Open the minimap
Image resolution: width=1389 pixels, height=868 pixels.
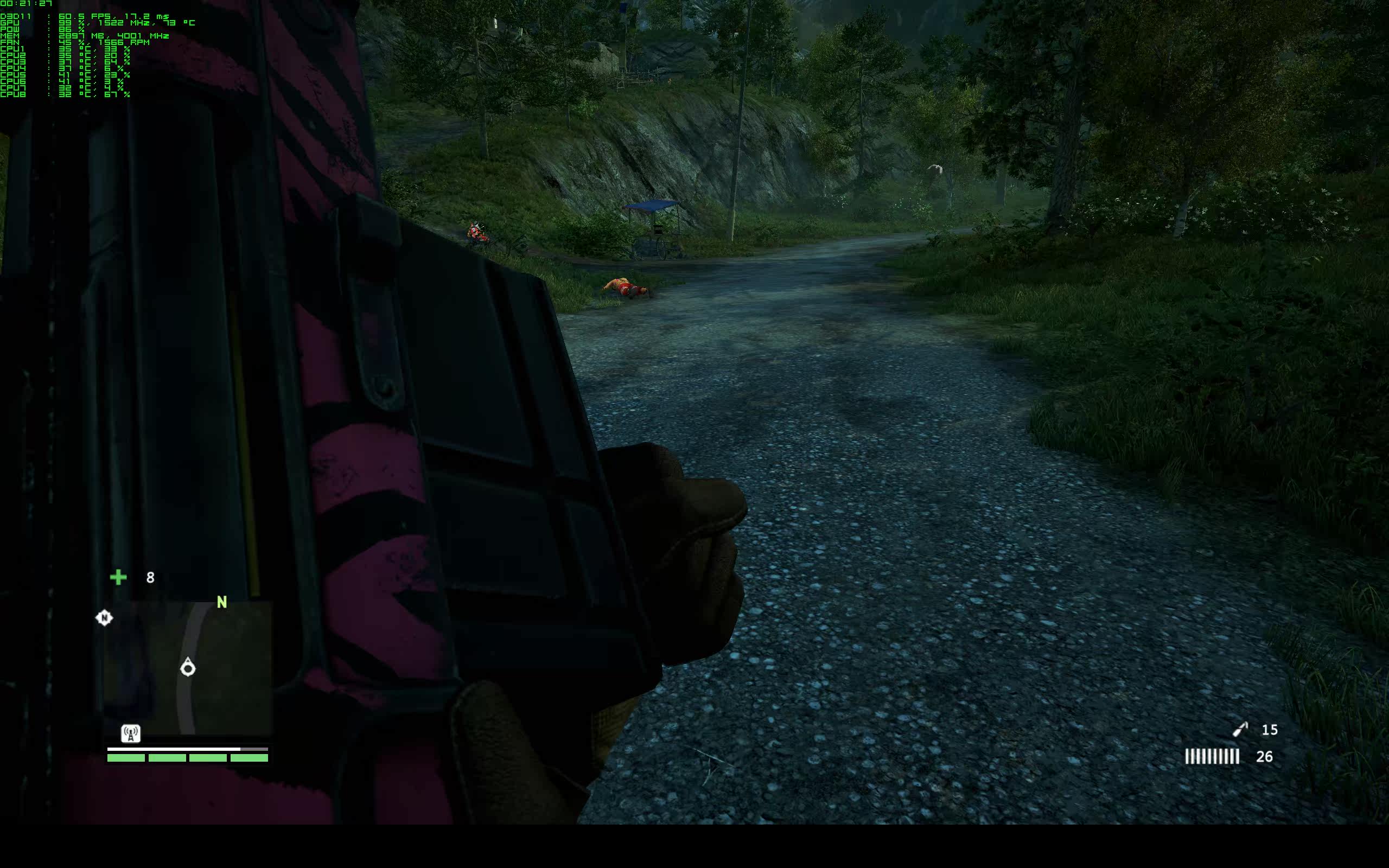188,668
